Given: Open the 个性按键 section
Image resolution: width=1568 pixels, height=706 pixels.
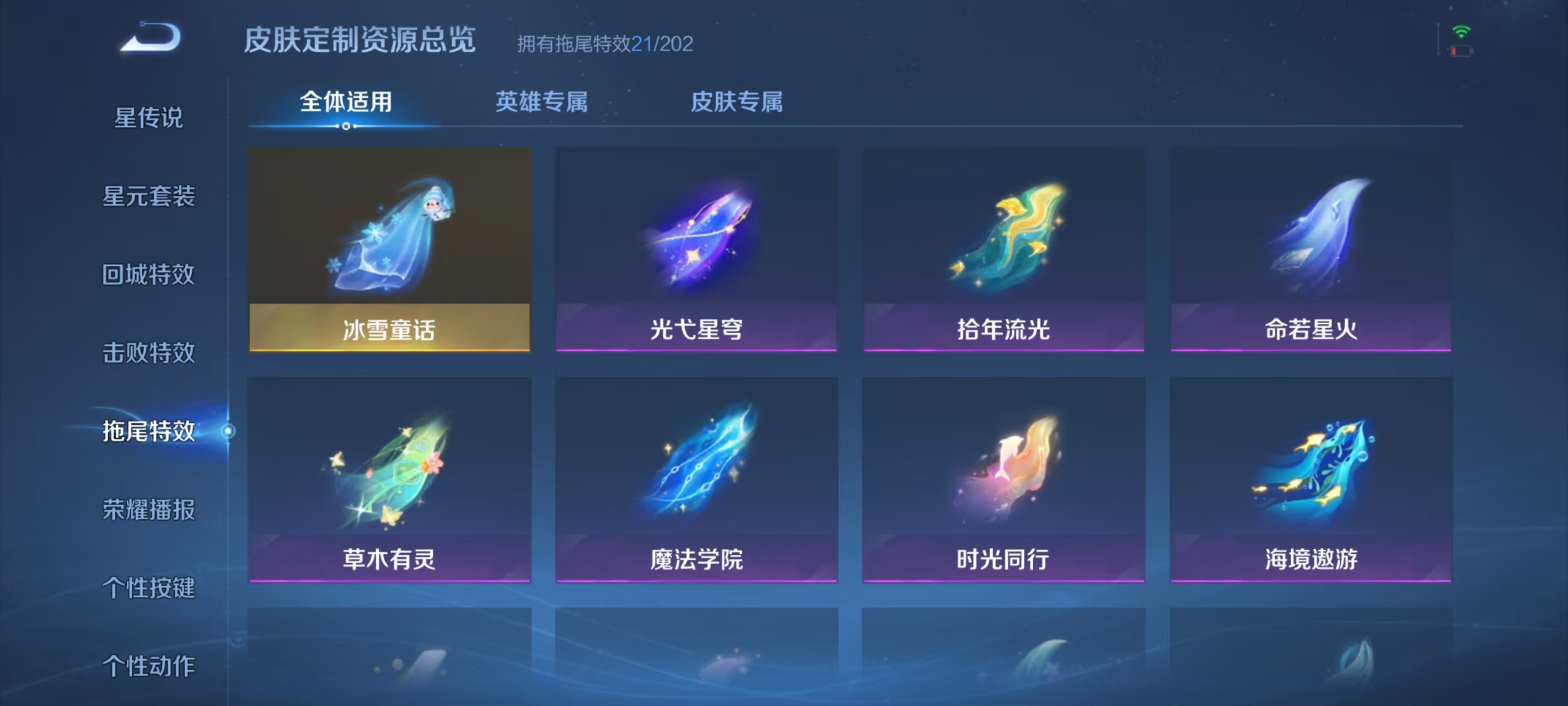Looking at the screenshot, I should pyautogui.click(x=148, y=588).
